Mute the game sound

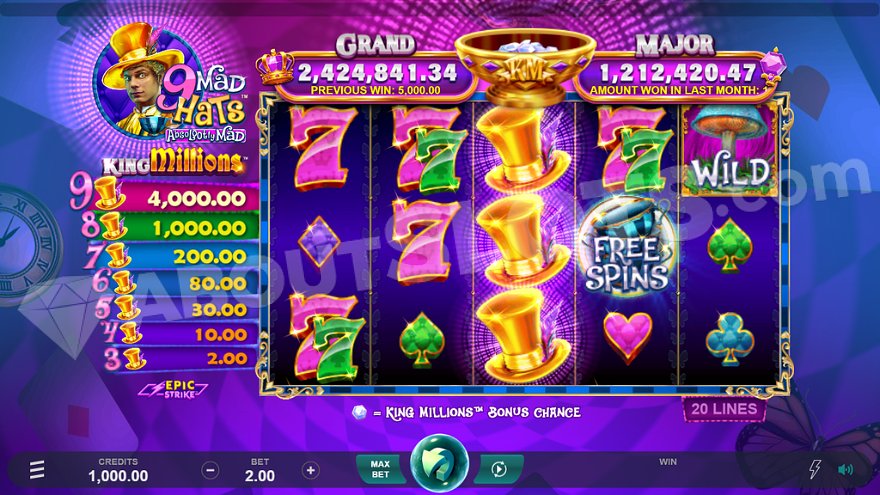[x=845, y=469]
